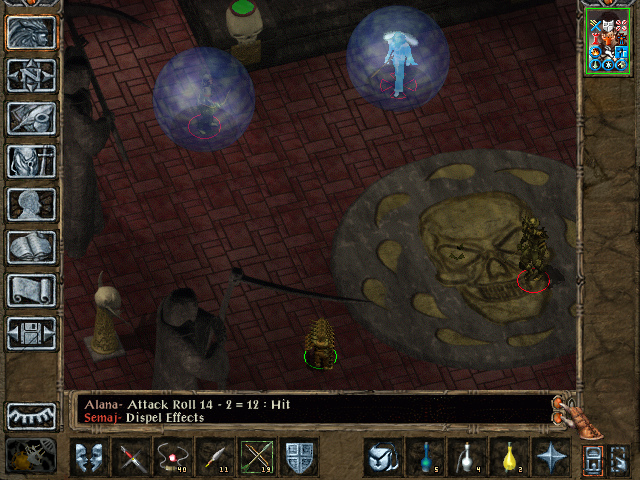Open special abilities with the star button
This screenshot has width=640, height=480.
[550, 458]
